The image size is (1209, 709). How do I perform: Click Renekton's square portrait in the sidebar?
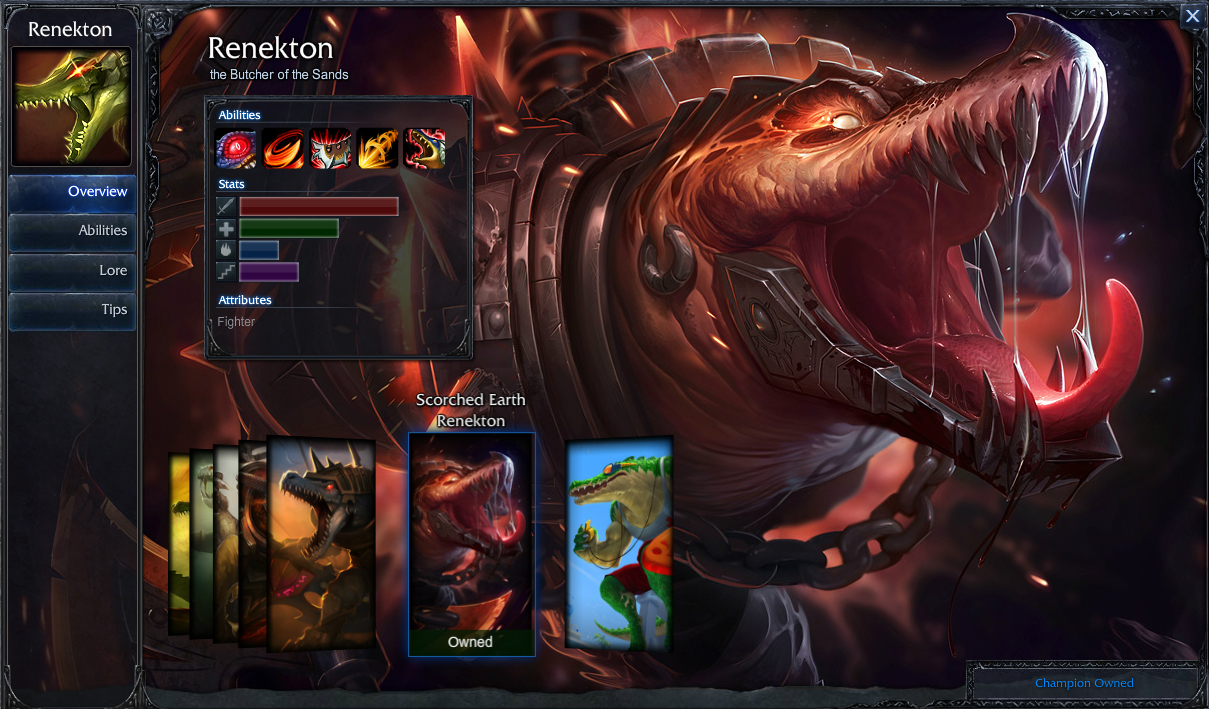(71, 107)
